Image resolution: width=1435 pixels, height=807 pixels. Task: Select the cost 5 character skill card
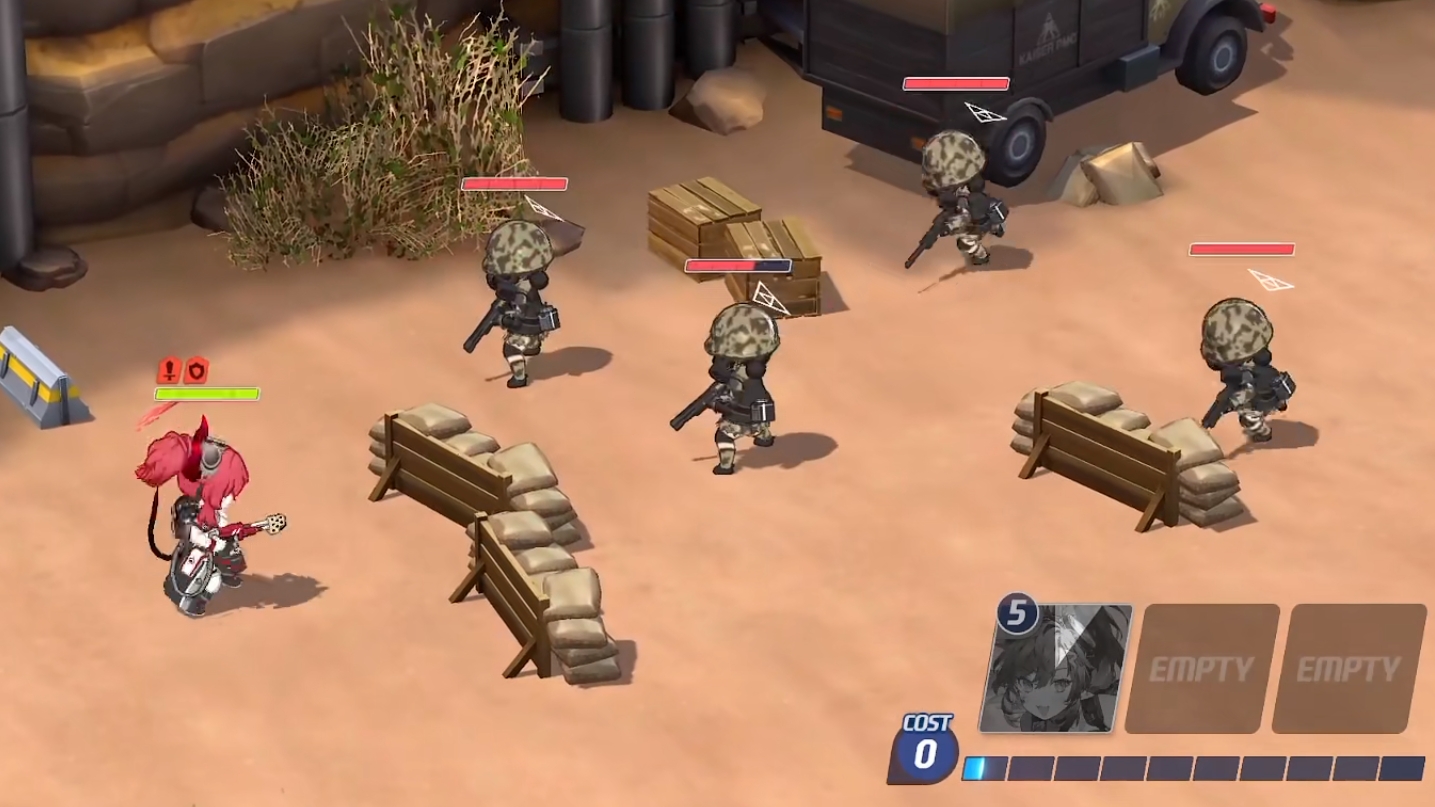(1056, 668)
